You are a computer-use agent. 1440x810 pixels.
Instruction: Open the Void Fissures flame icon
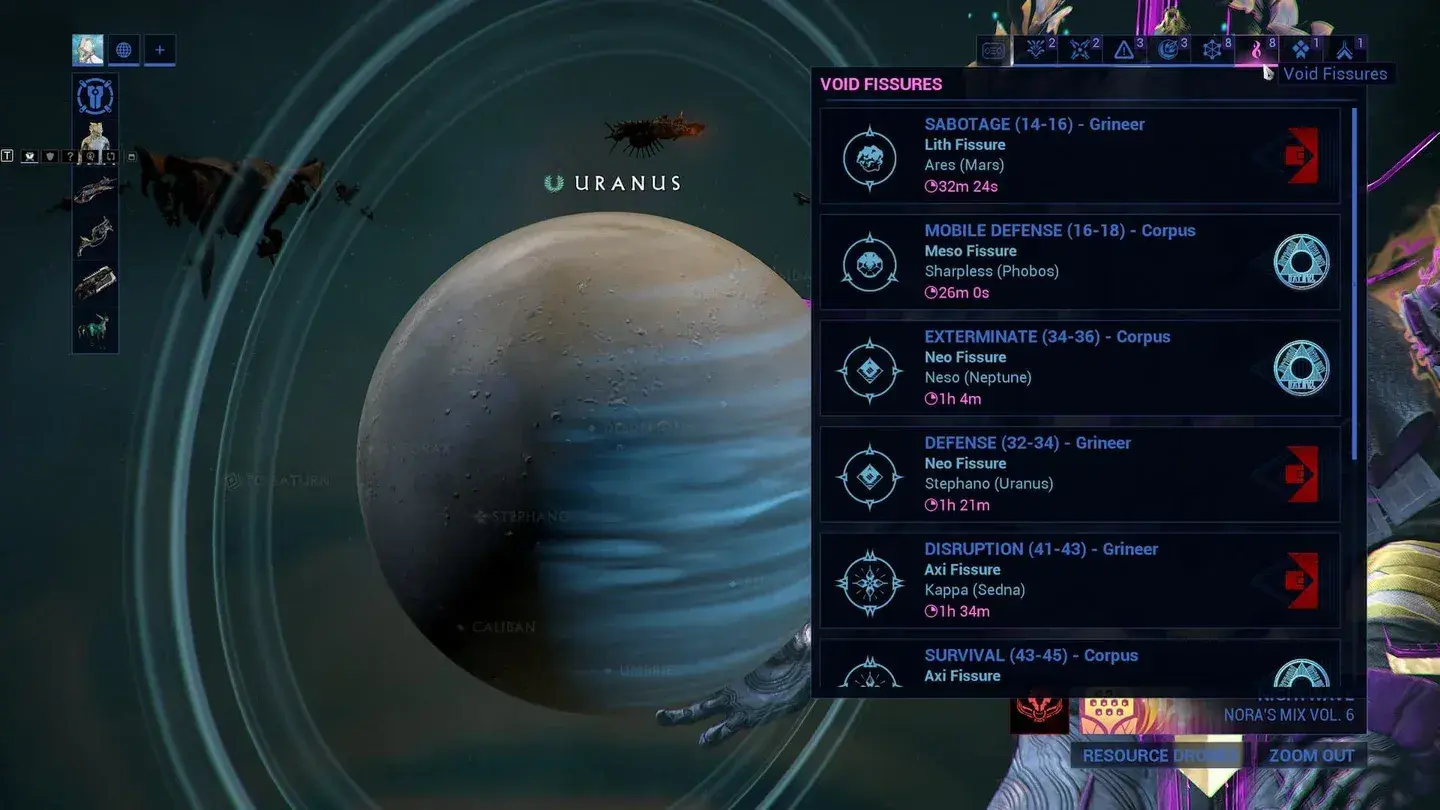pyautogui.click(x=1256, y=48)
